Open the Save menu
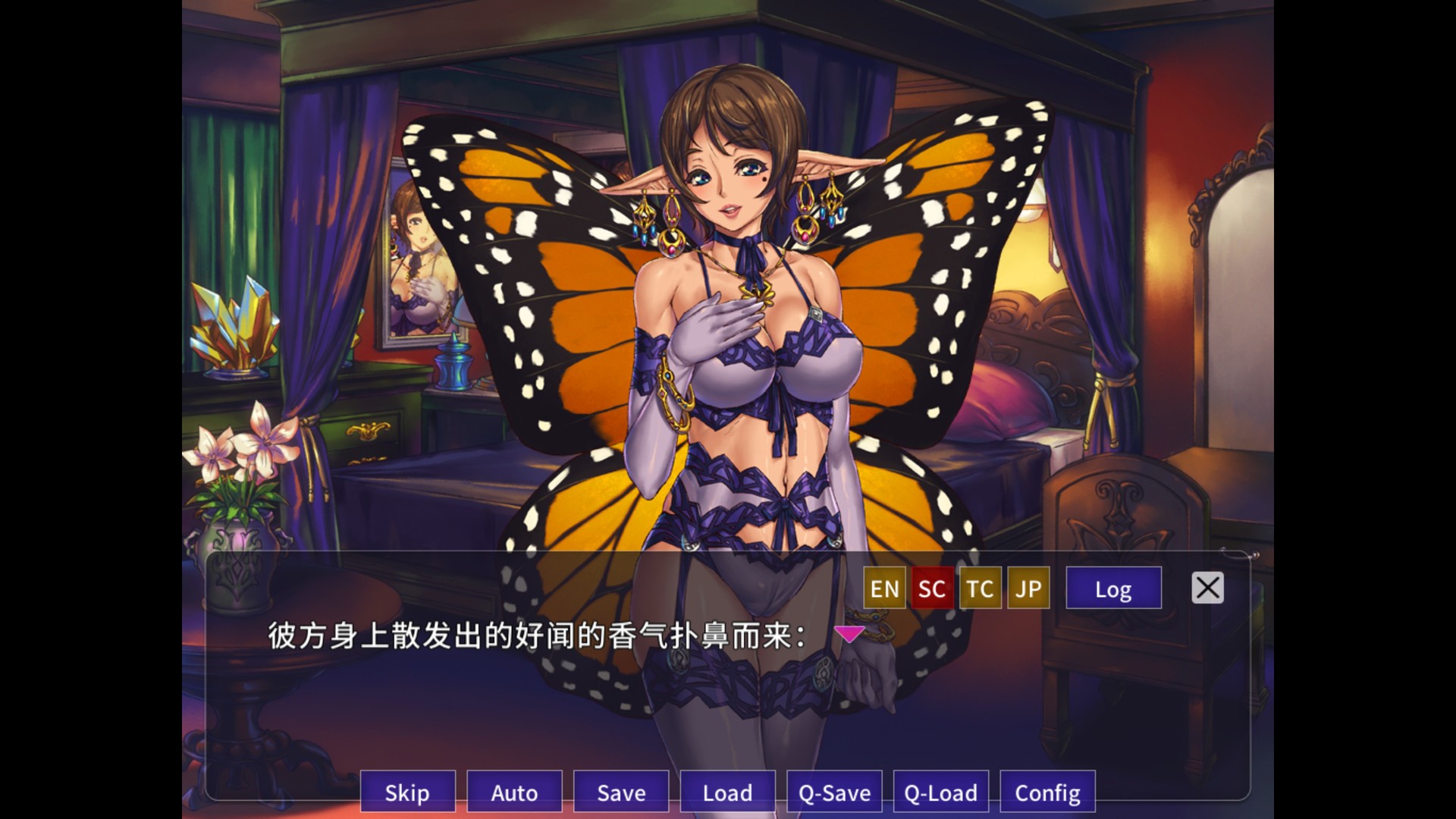 click(621, 793)
